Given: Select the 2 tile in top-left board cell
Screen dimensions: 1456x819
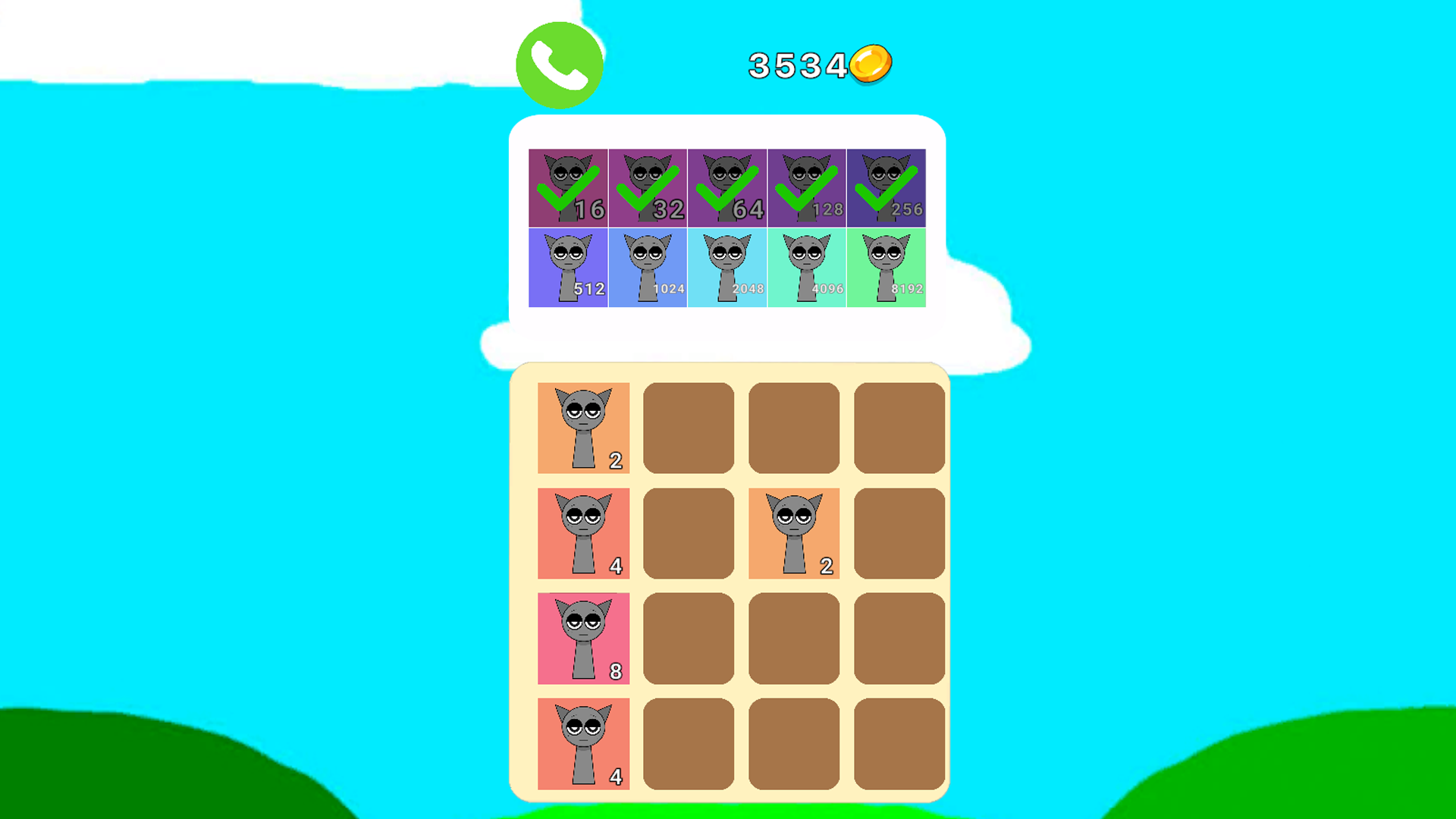Looking at the screenshot, I should 583,428.
